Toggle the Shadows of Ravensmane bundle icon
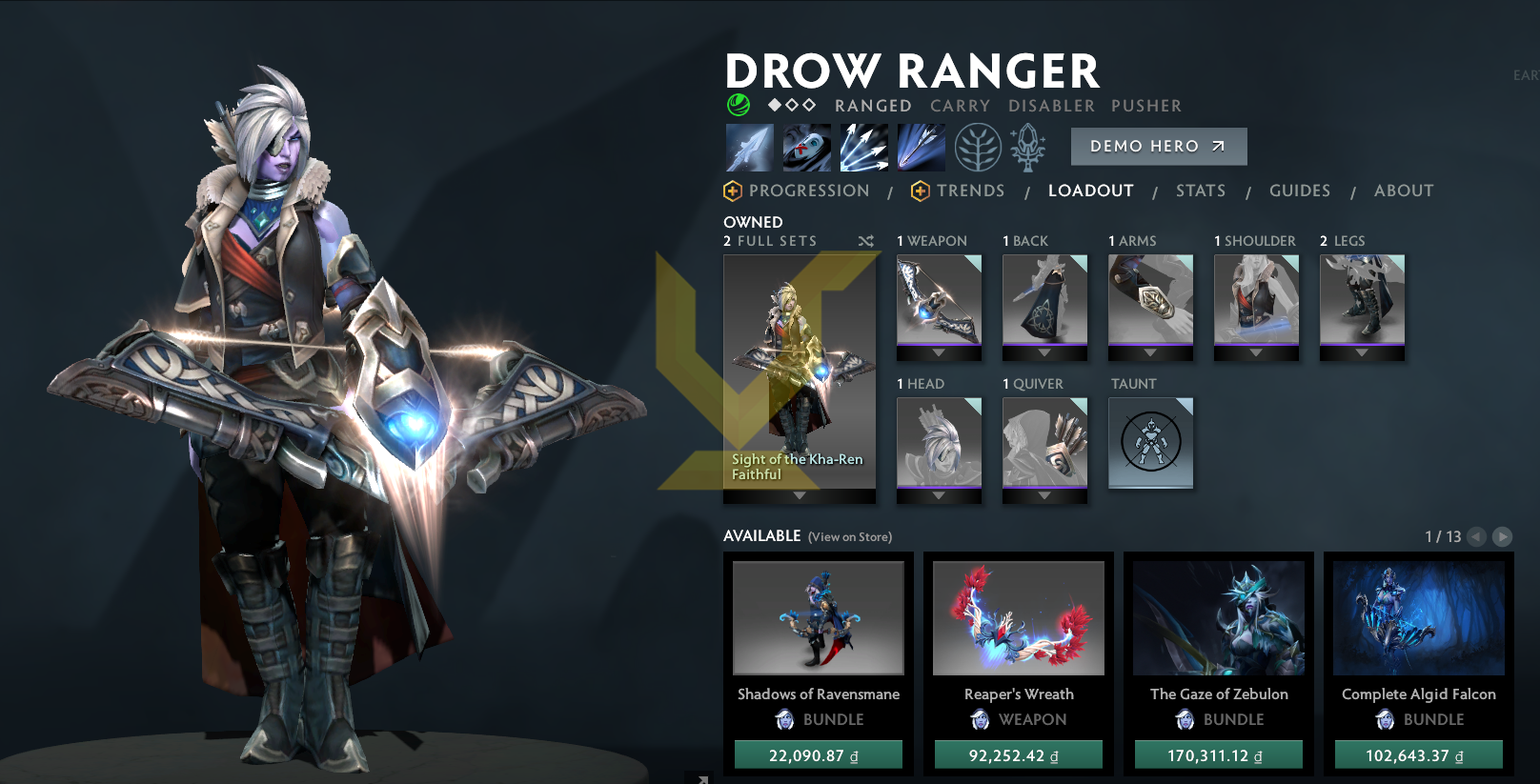Image resolution: width=1540 pixels, height=784 pixels. [x=818, y=617]
